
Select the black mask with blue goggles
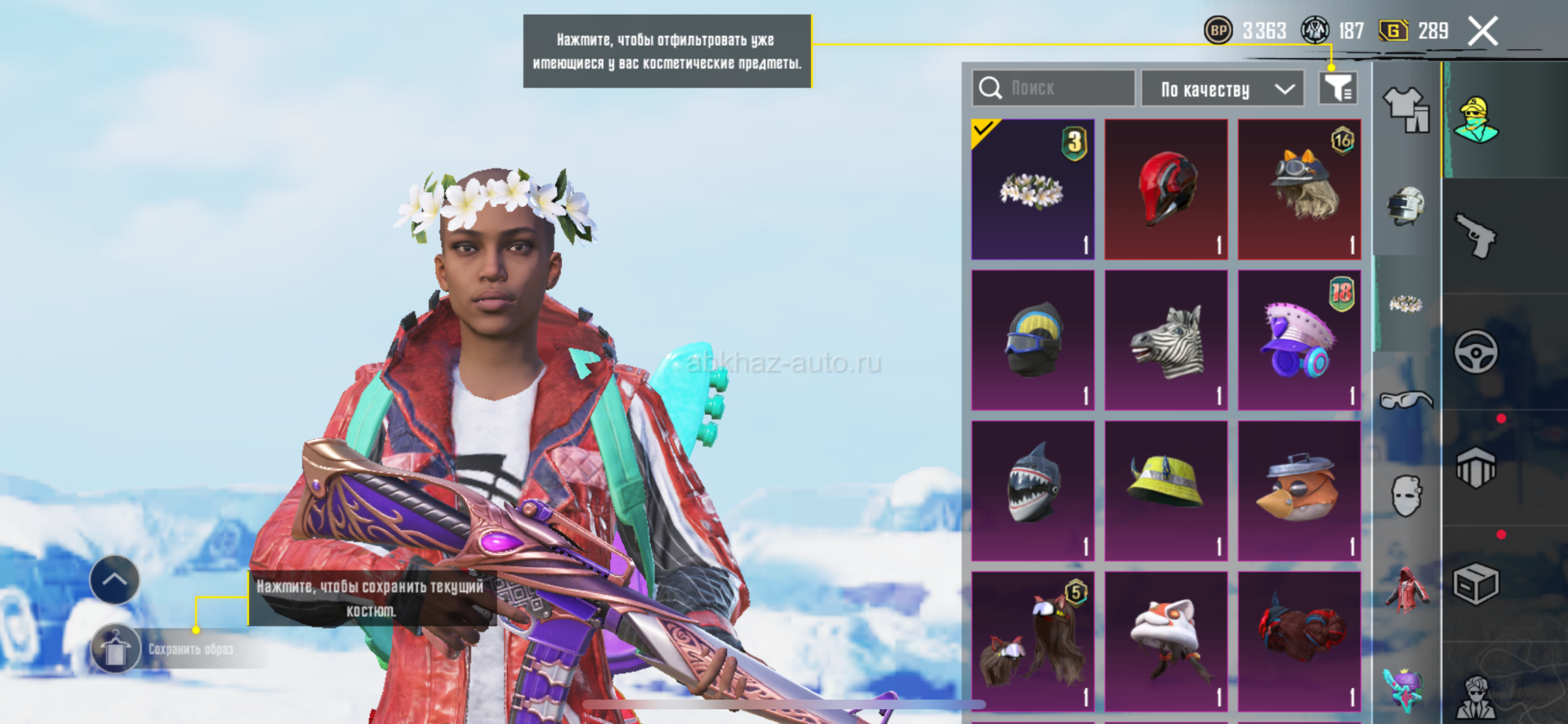[1033, 341]
